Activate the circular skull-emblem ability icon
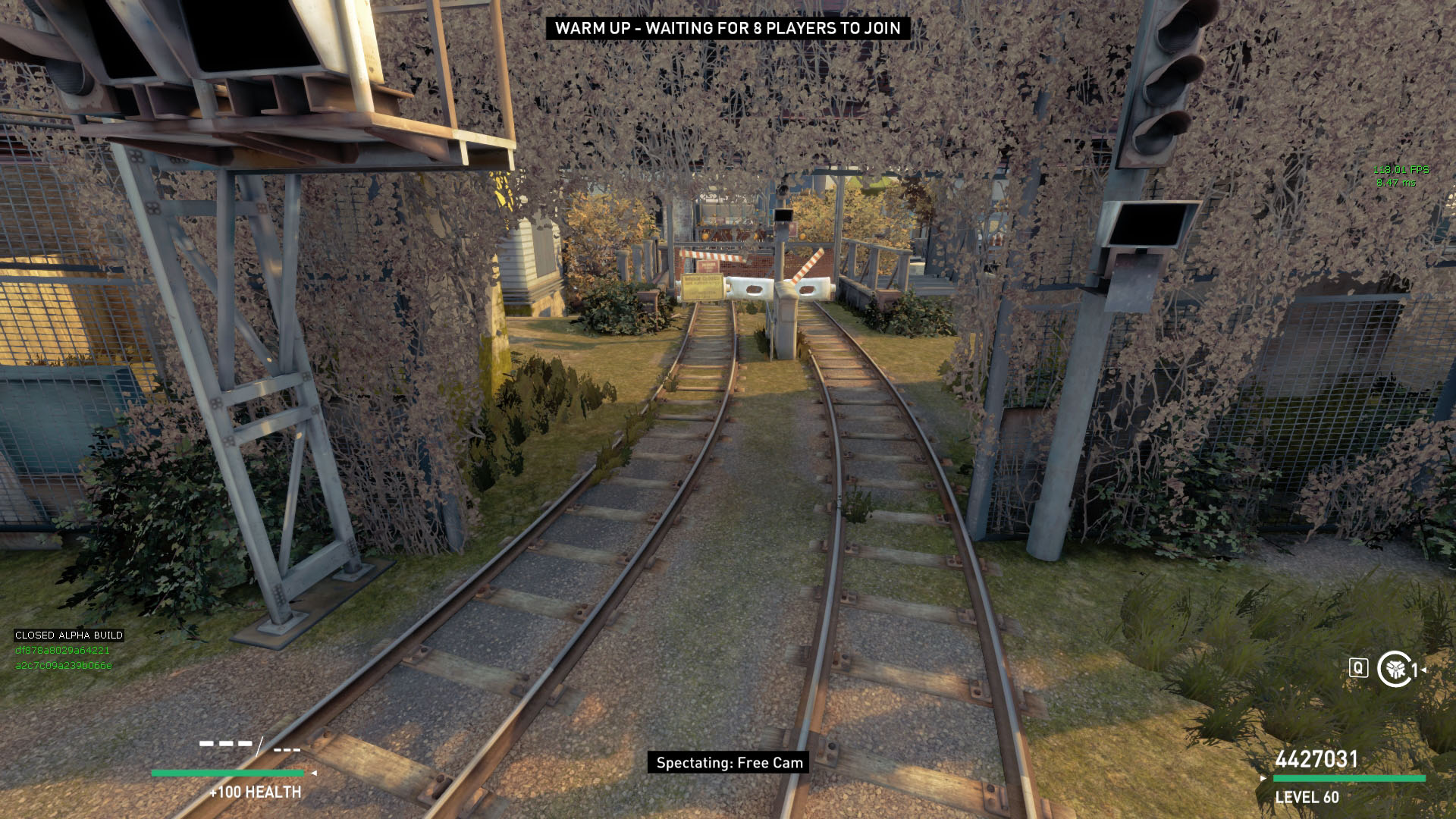 tap(1394, 669)
